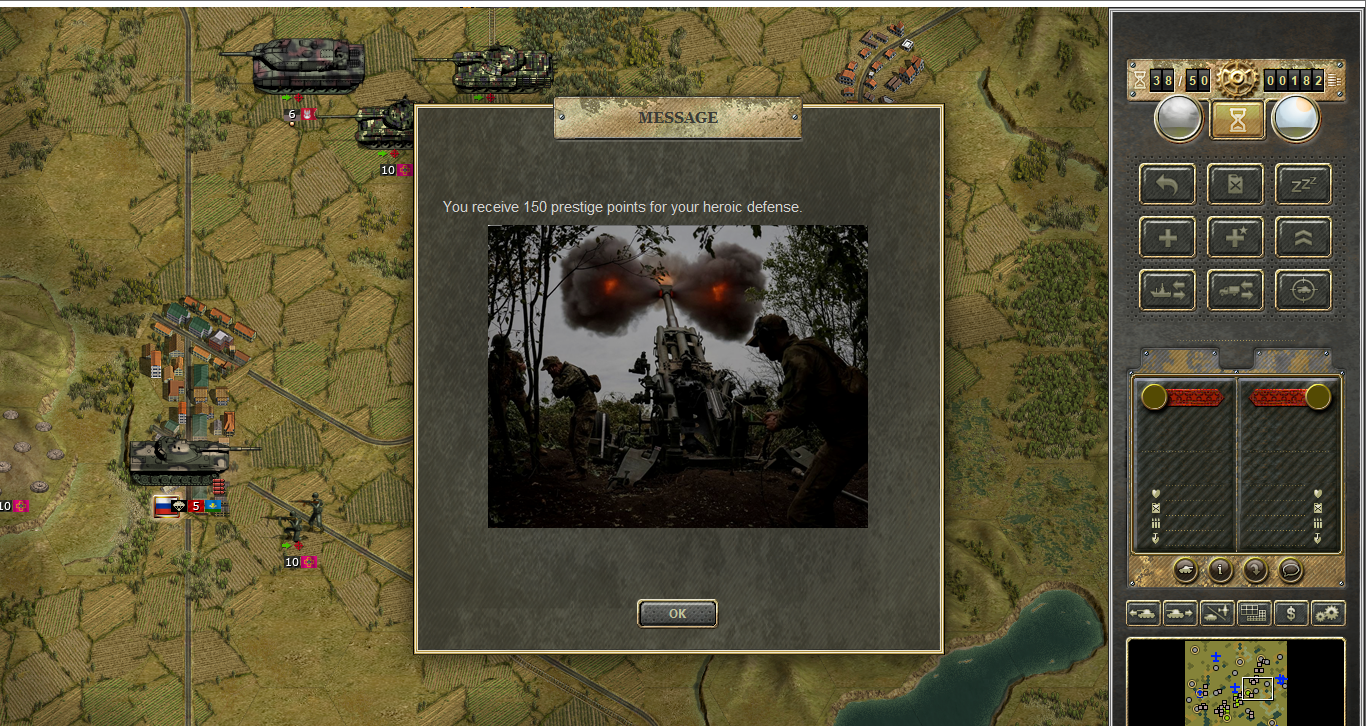1366x726 pixels.
Task: Click the fuel canister supply button
Action: pos(1235,184)
